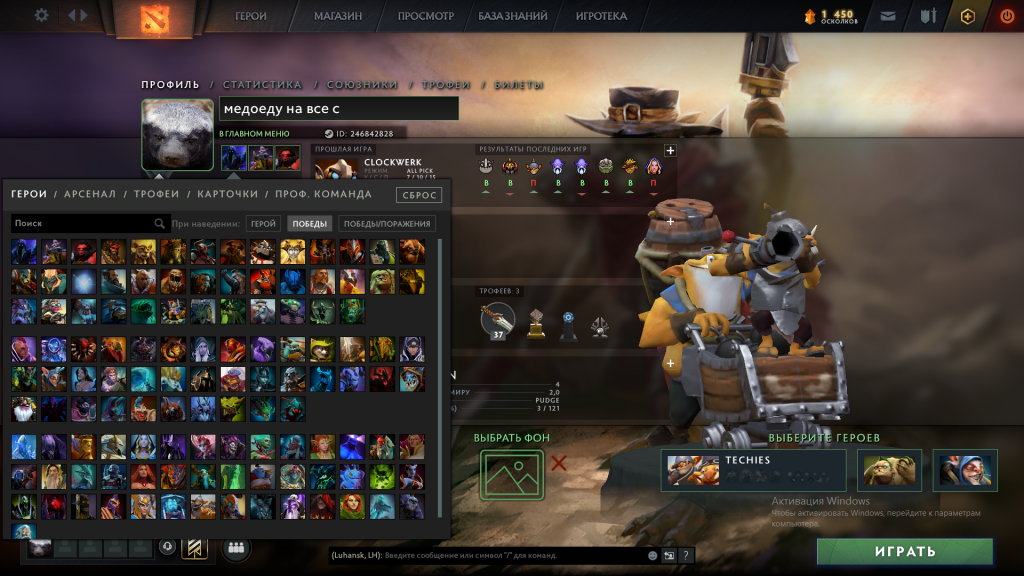The height and width of the screenshot is (576, 1024).
Task: Choose the ПОБЕДЫ/ПОРАЖЕНИЯ hover option
Action: pos(387,224)
